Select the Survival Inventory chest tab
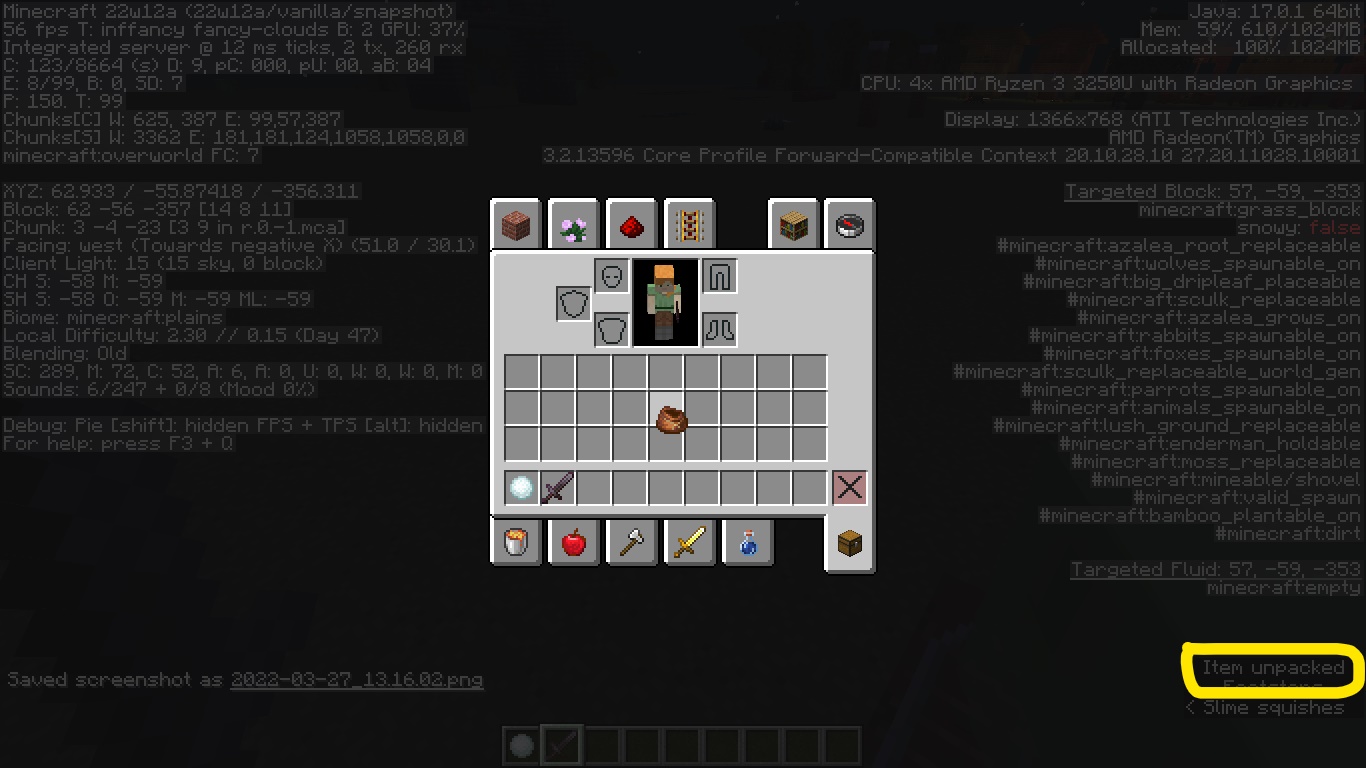Screen dimensions: 1366x768 pos(850,543)
